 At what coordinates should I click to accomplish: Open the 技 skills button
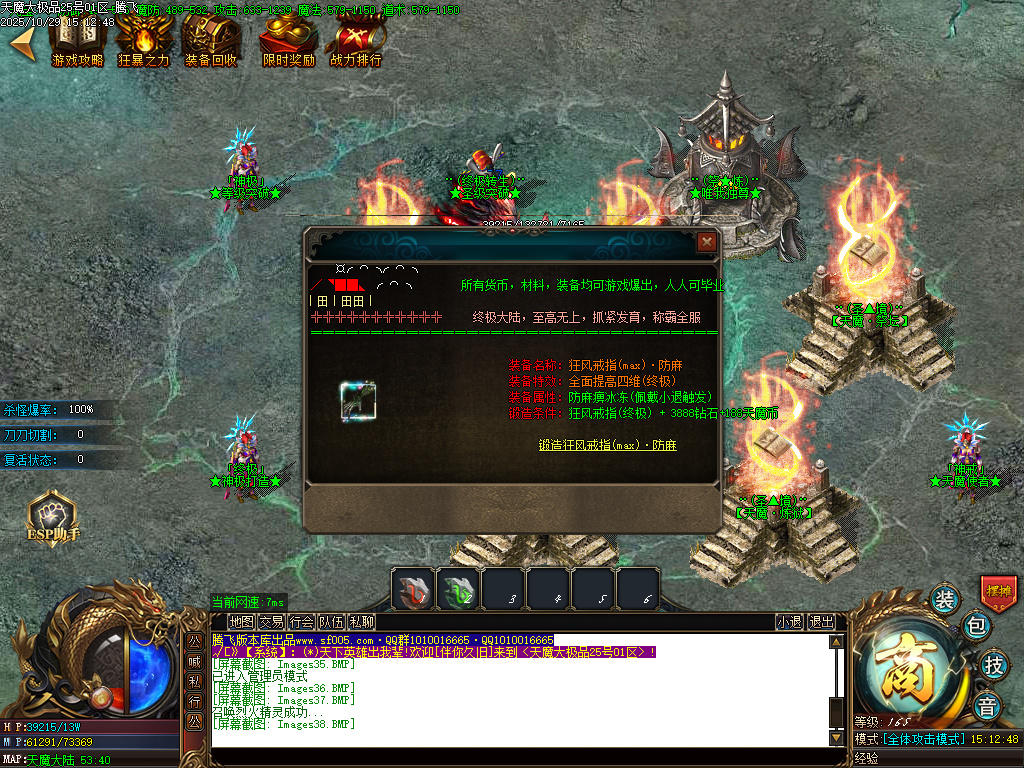993,663
